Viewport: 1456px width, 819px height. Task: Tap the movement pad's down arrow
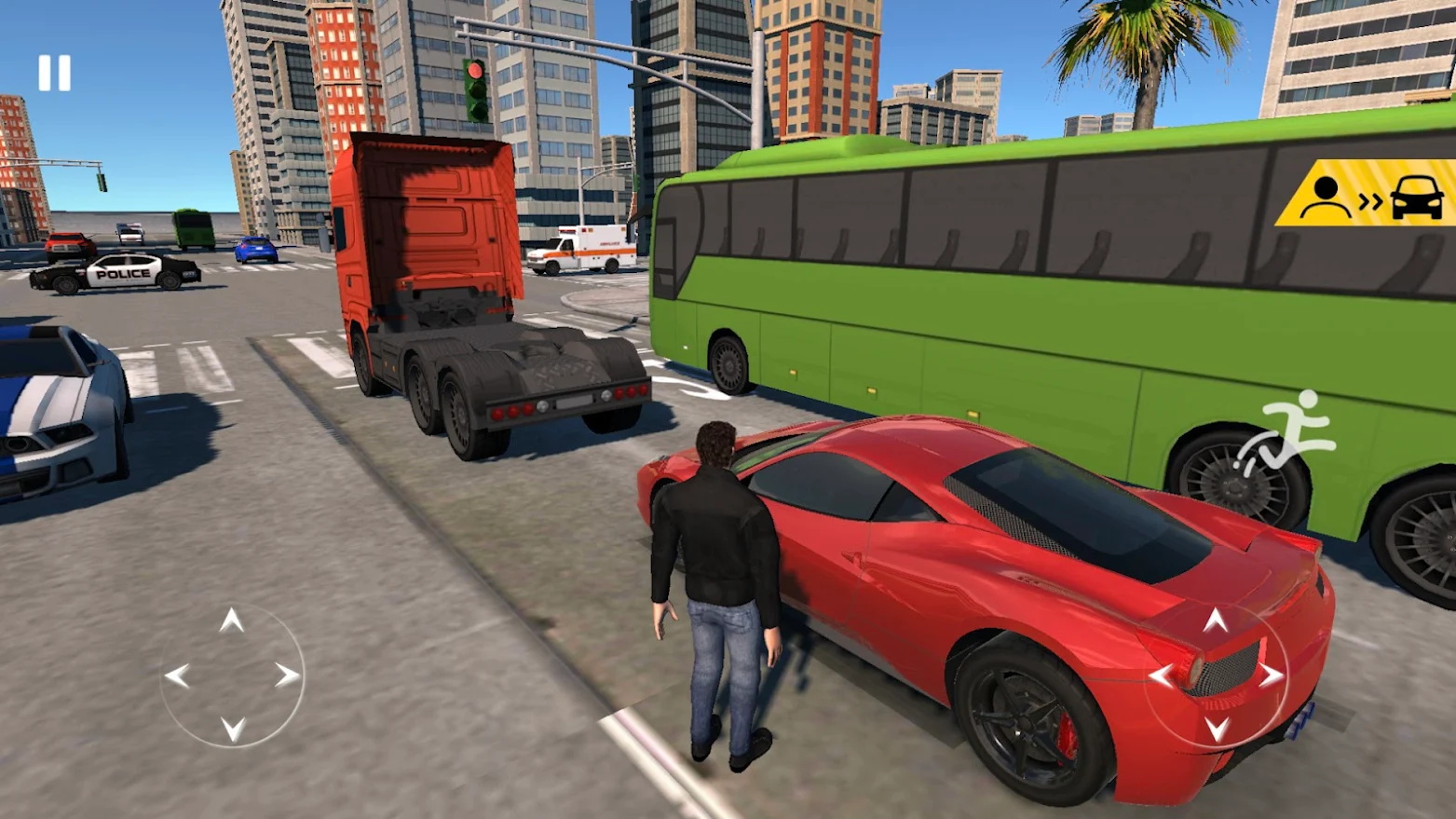(x=232, y=729)
